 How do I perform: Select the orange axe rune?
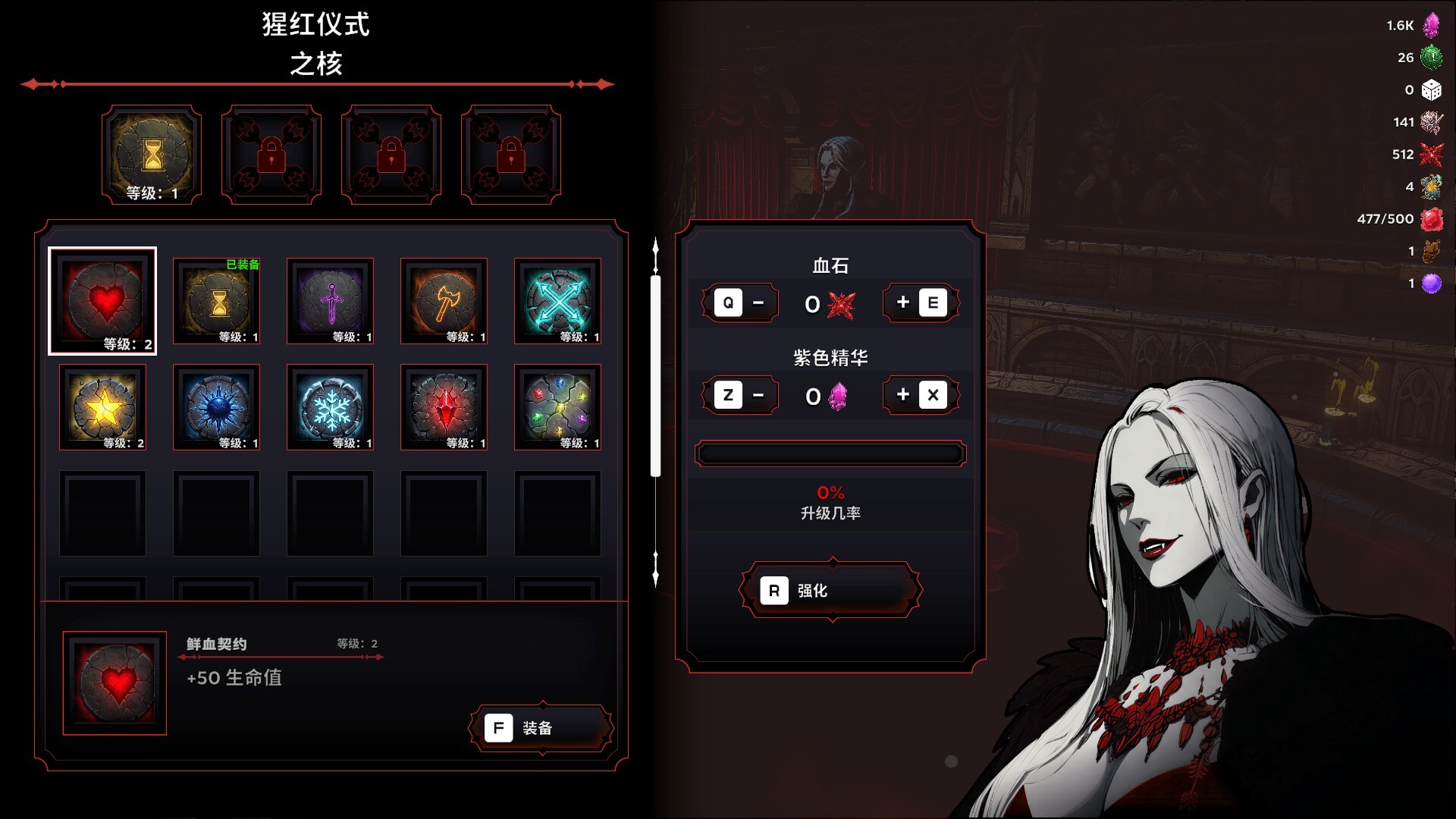pos(444,301)
